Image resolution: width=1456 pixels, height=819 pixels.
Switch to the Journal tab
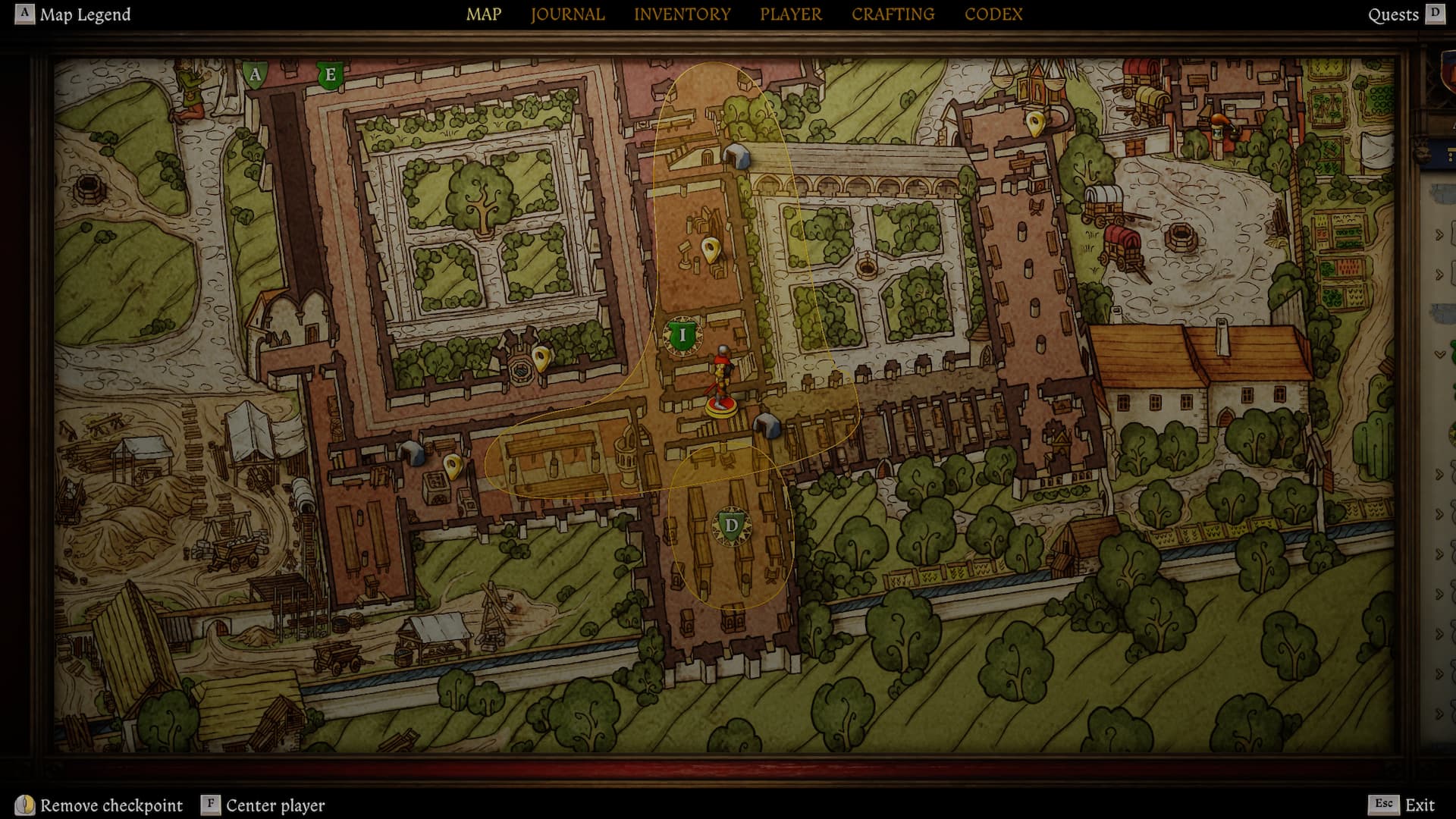click(567, 14)
